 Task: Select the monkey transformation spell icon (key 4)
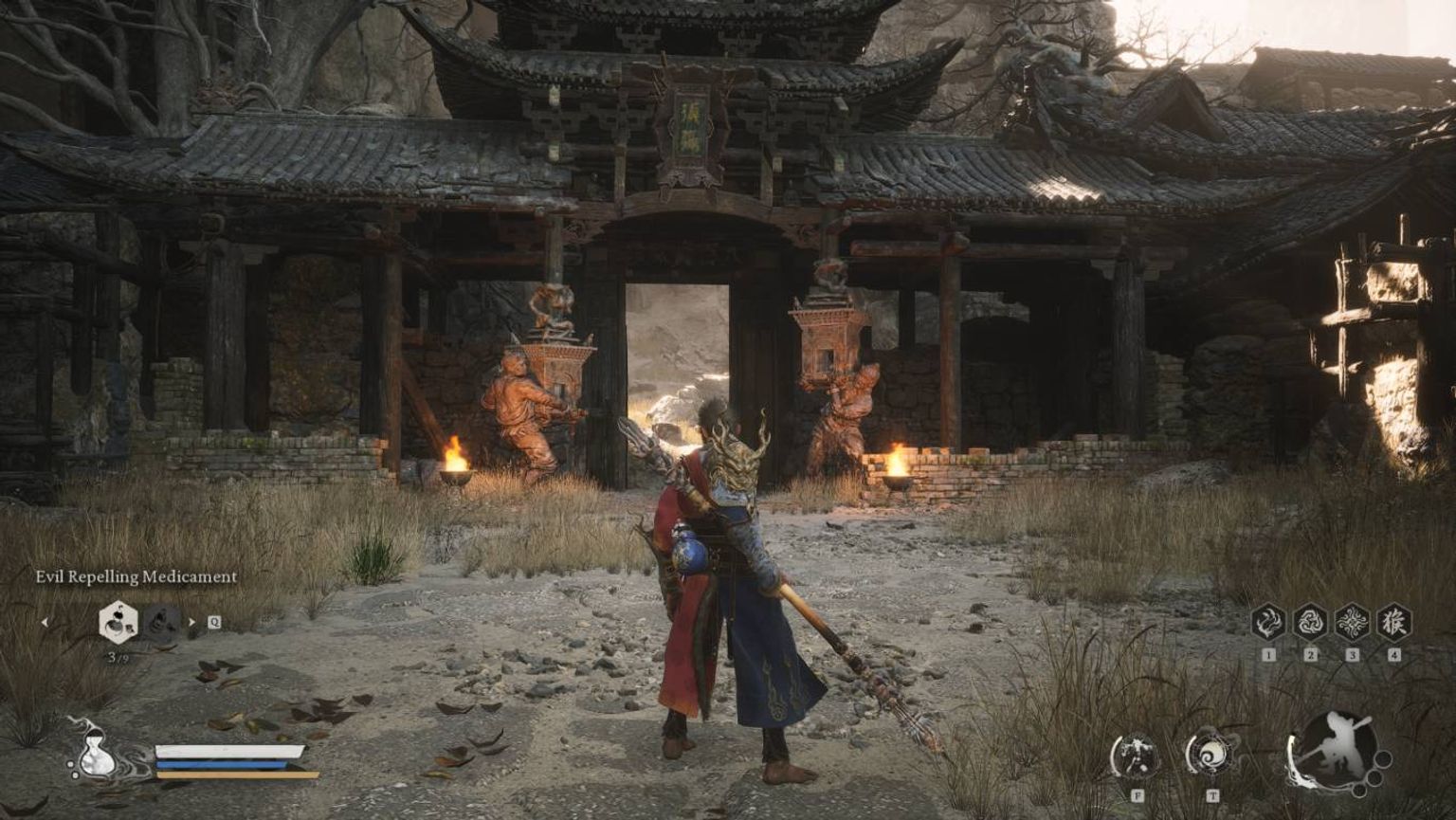pyautogui.click(x=1394, y=622)
